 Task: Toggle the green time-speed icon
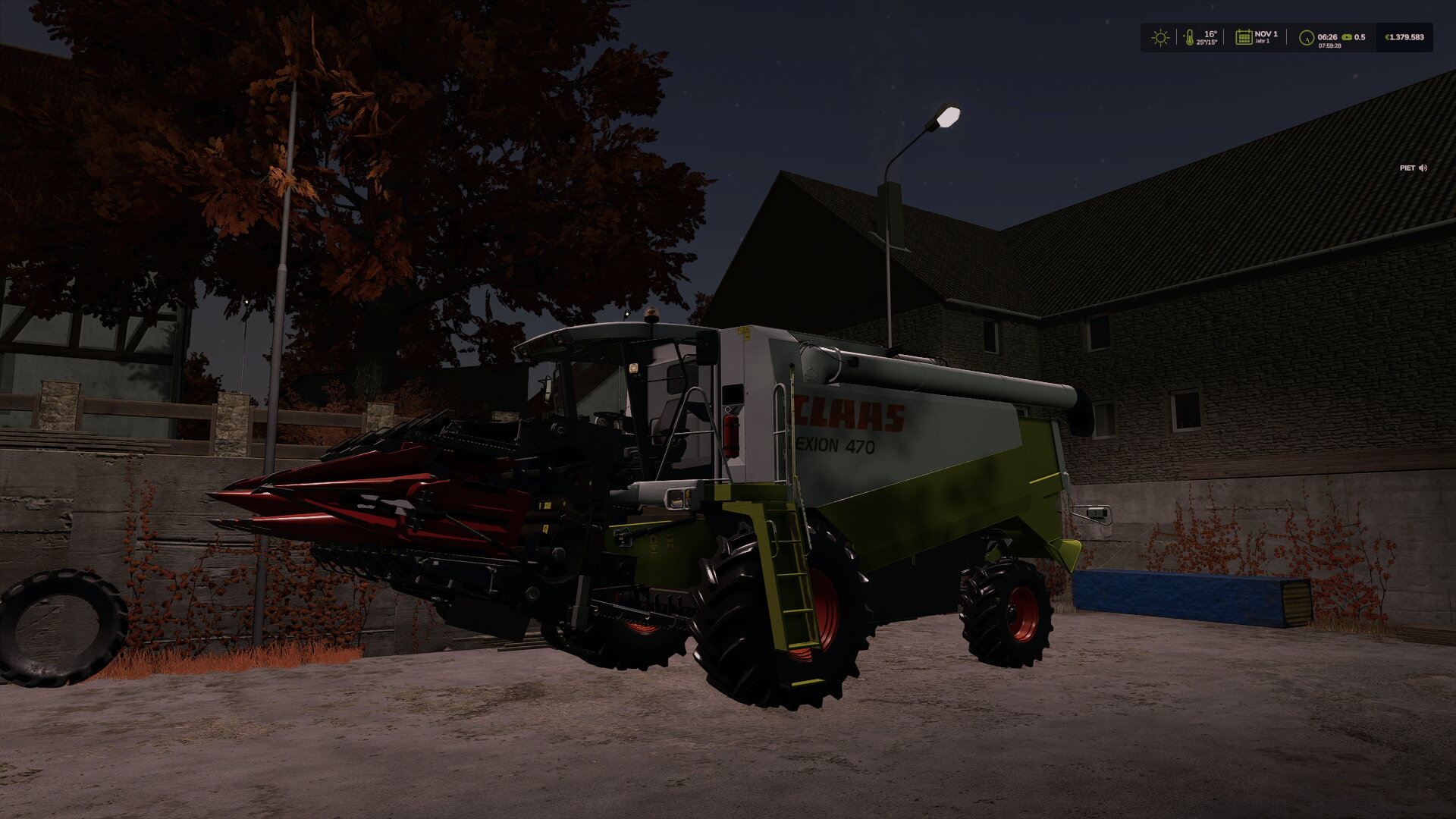[x=1347, y=36]
